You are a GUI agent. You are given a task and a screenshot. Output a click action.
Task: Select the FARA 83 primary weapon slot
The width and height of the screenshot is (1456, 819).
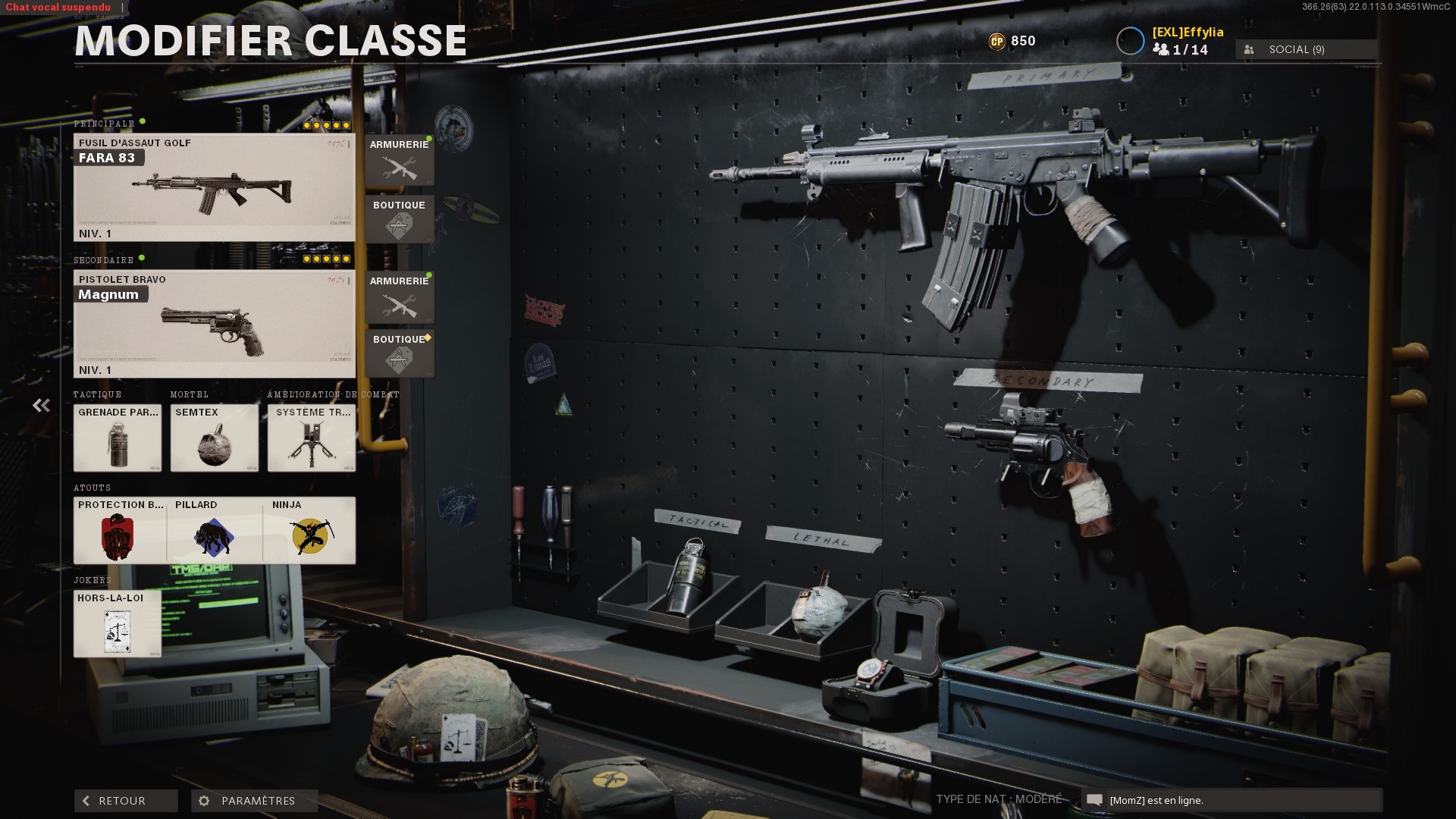(x=214, y=187)
